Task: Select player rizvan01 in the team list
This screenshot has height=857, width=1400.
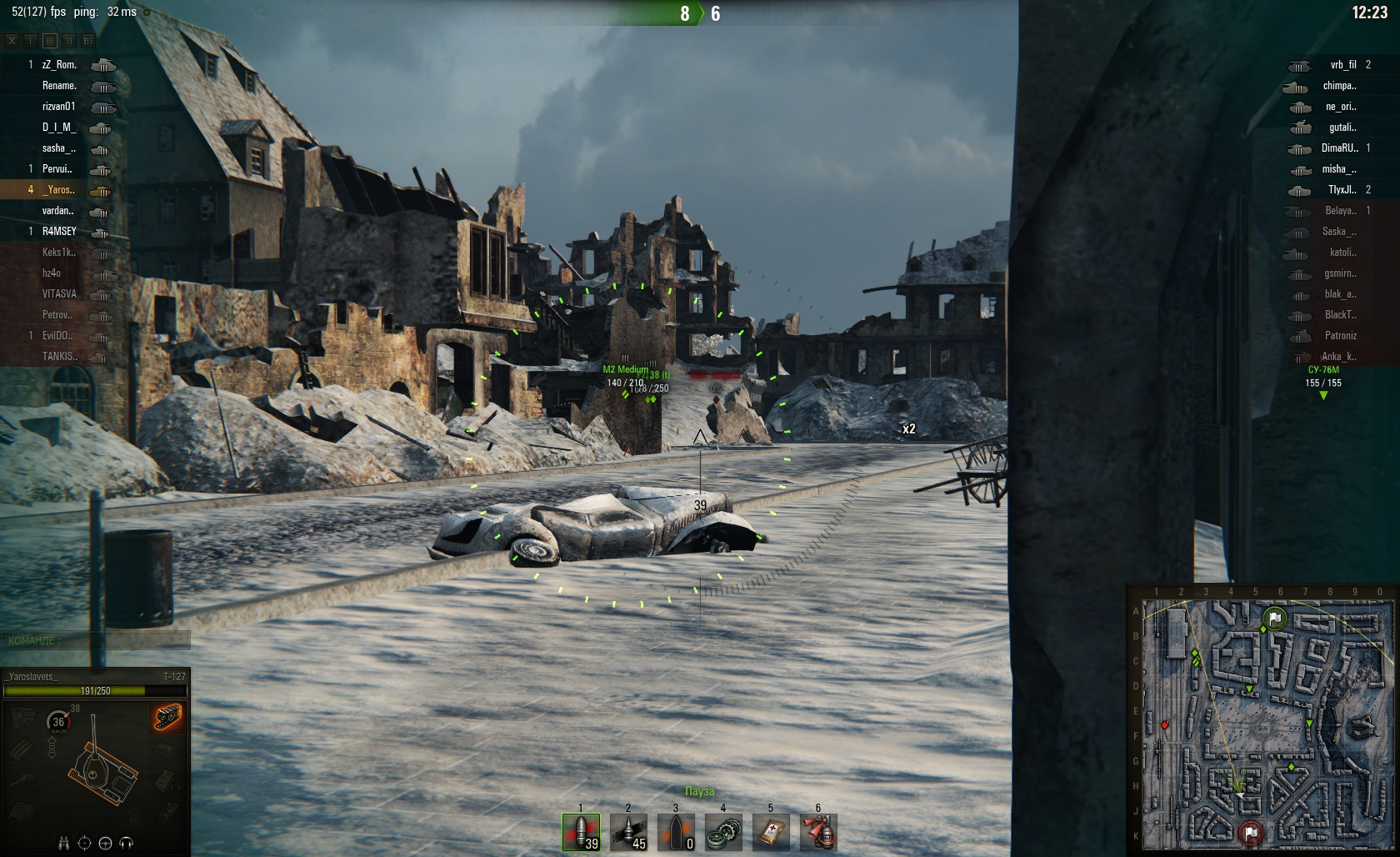Action: [59, 107]
